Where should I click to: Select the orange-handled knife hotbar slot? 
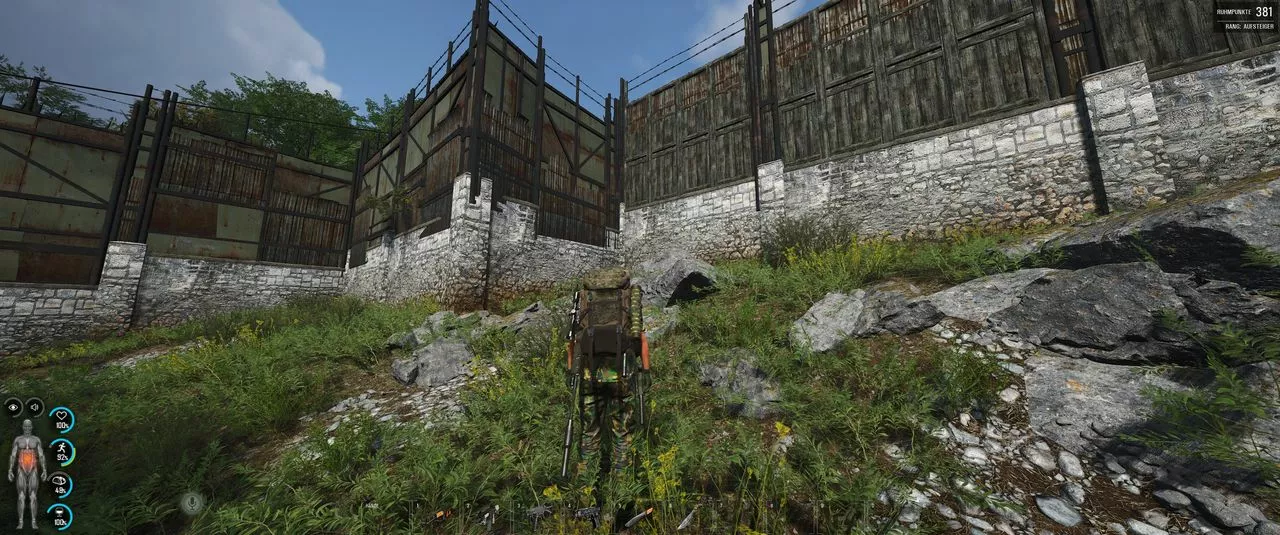[638, 516]
